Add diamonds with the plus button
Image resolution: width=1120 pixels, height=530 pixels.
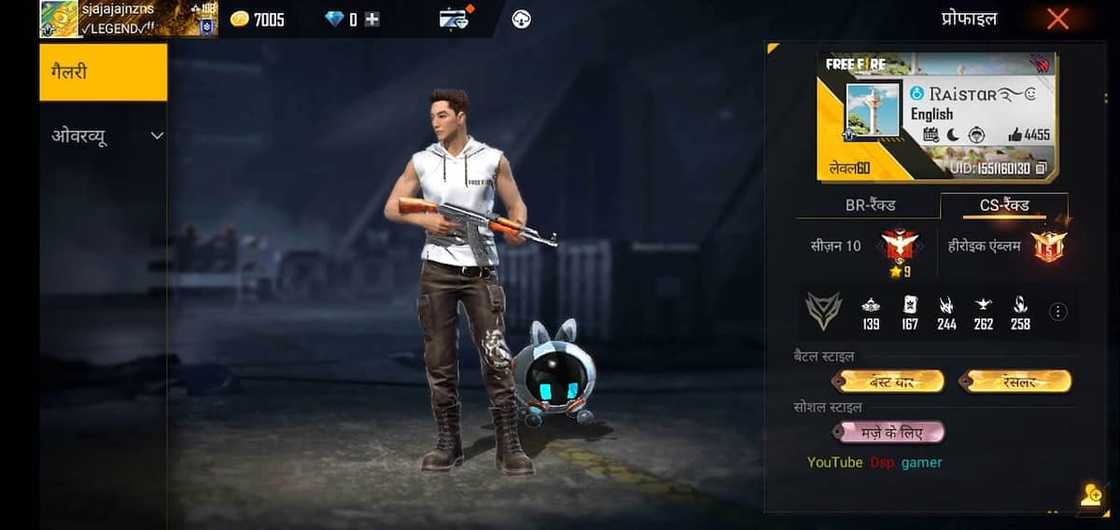click(x=372, y=18)
